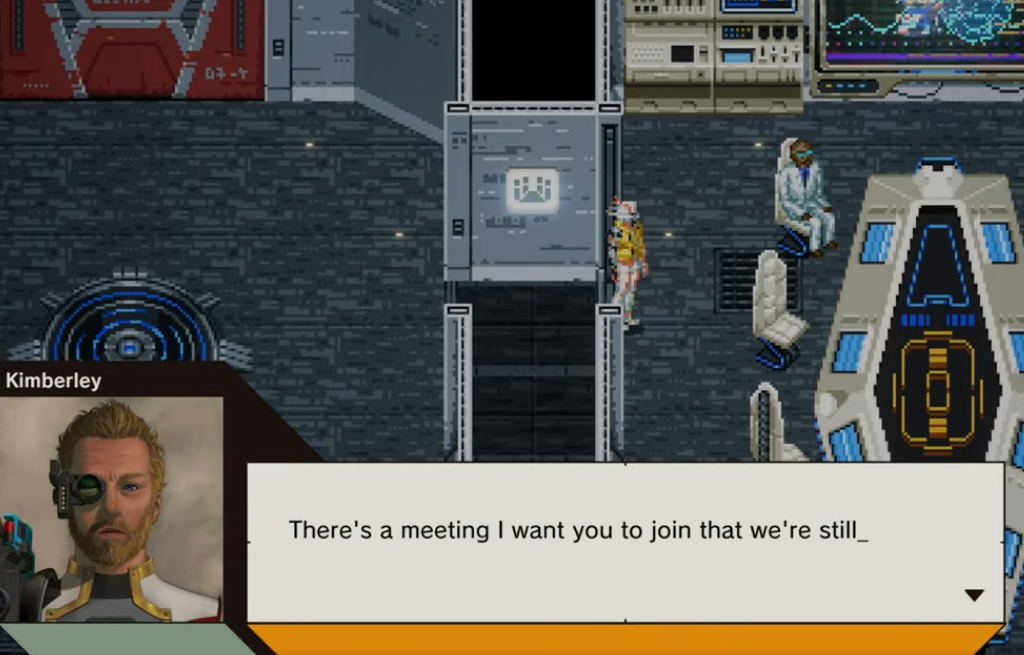Click Kimberley's dialogue text box
The height and width of the screenshot is (655, 1024).
pyautogui.click(x=625, y=541)
